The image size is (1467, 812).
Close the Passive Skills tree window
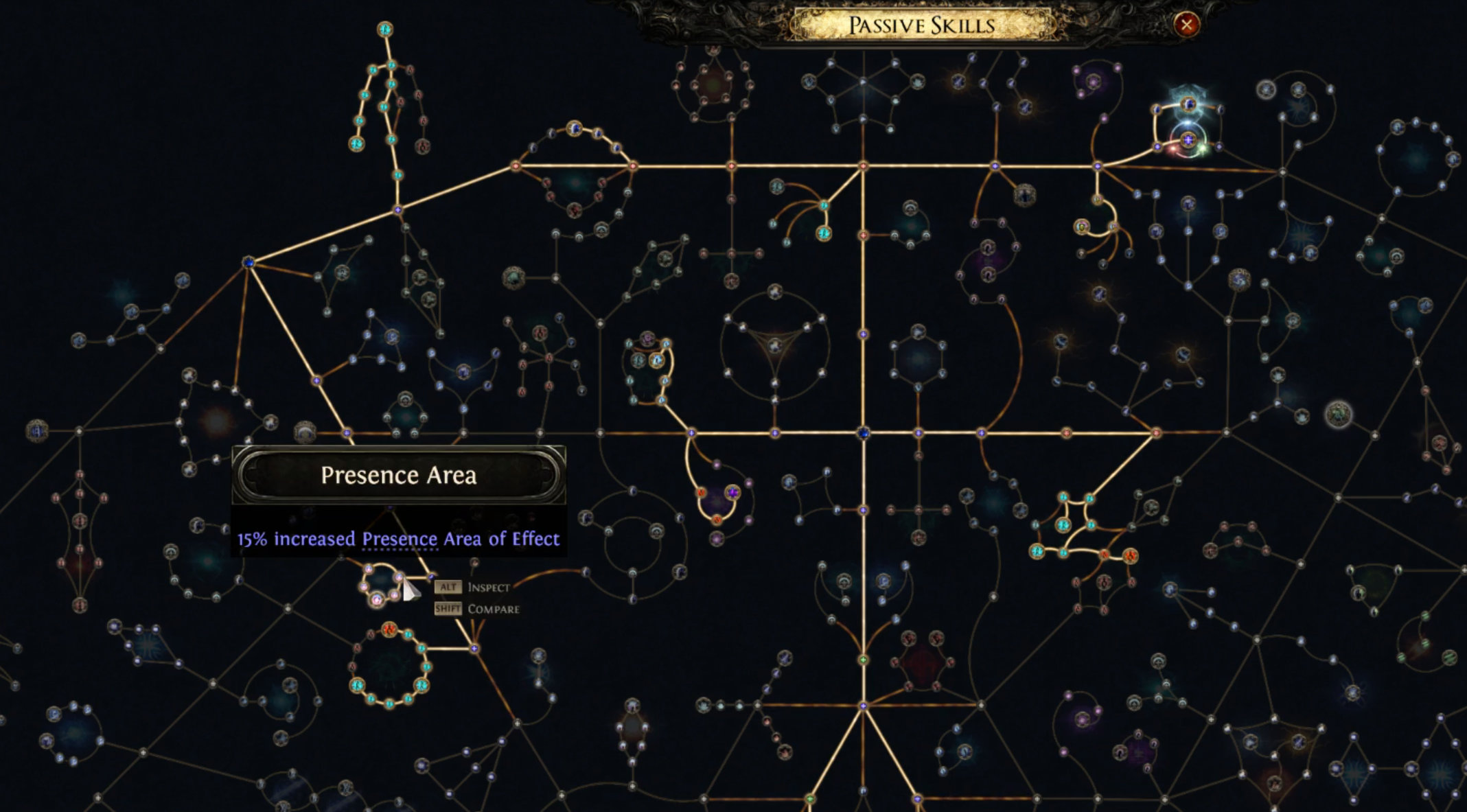click(x=1186, y=25)
